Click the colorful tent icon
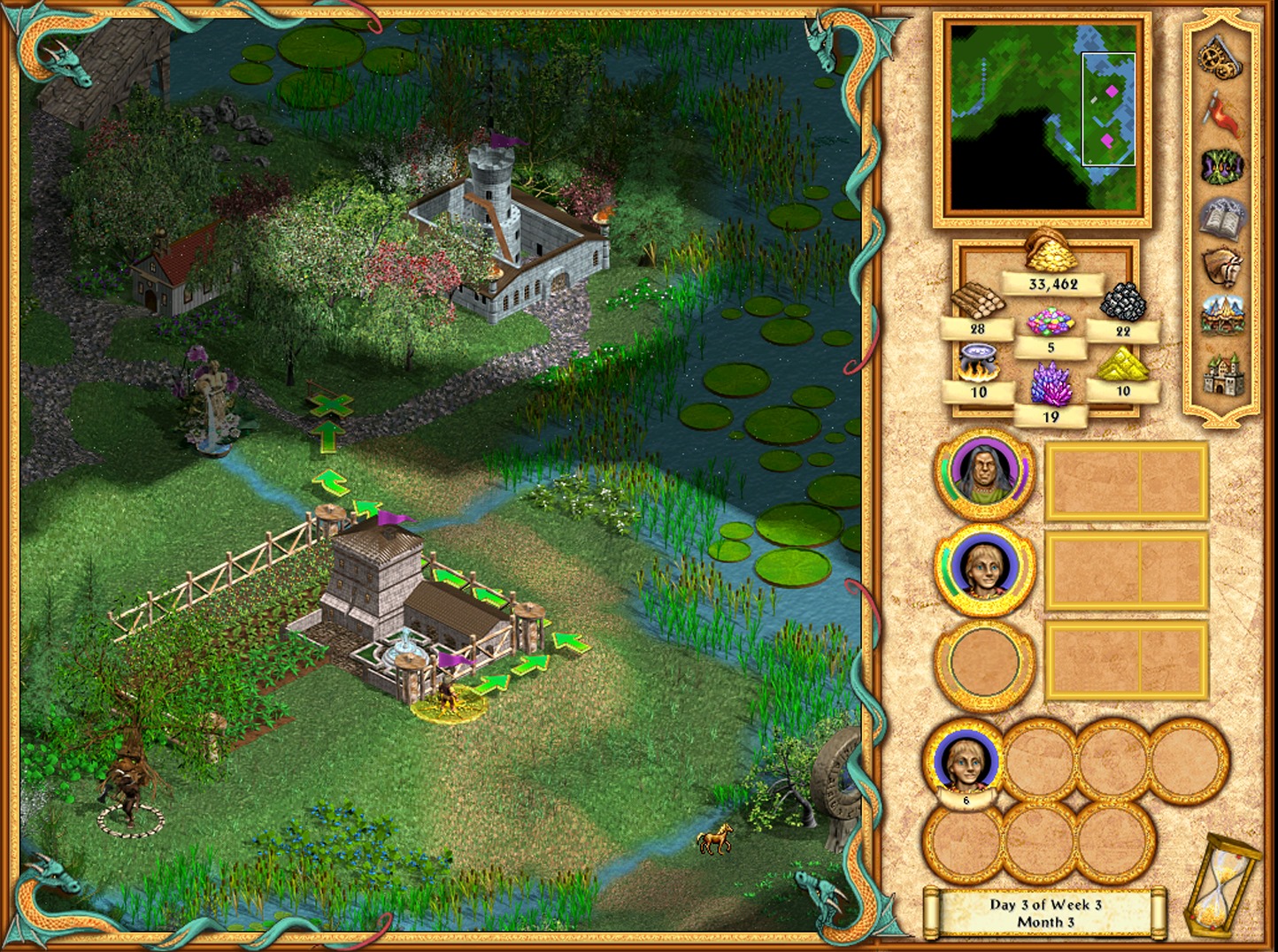Image resolution: width=1278 pixels, height=952 pixels. coord(1222,317)
